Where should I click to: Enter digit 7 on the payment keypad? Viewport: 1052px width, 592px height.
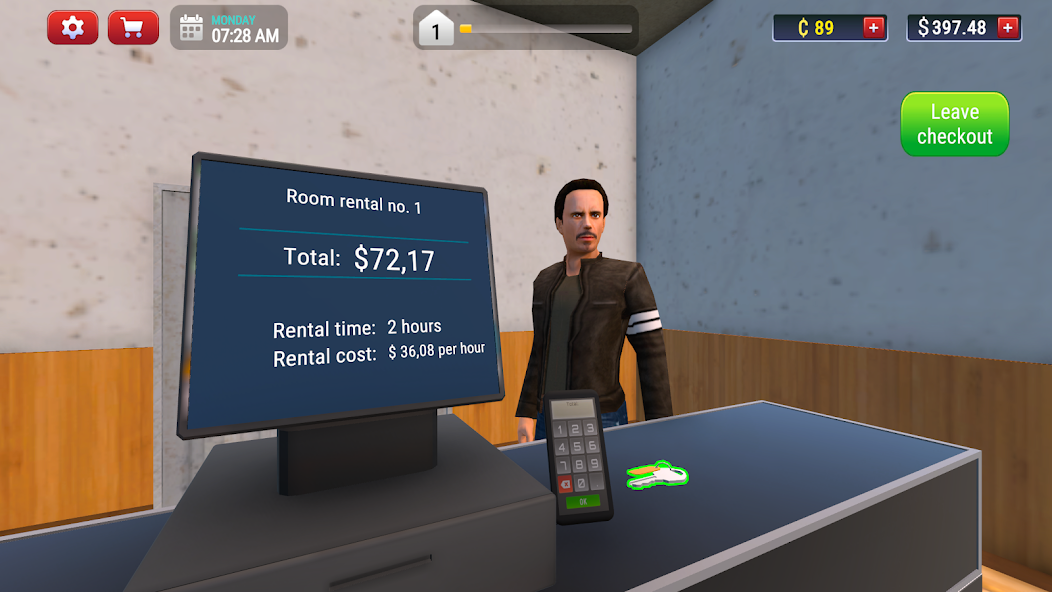click(563, 465)
